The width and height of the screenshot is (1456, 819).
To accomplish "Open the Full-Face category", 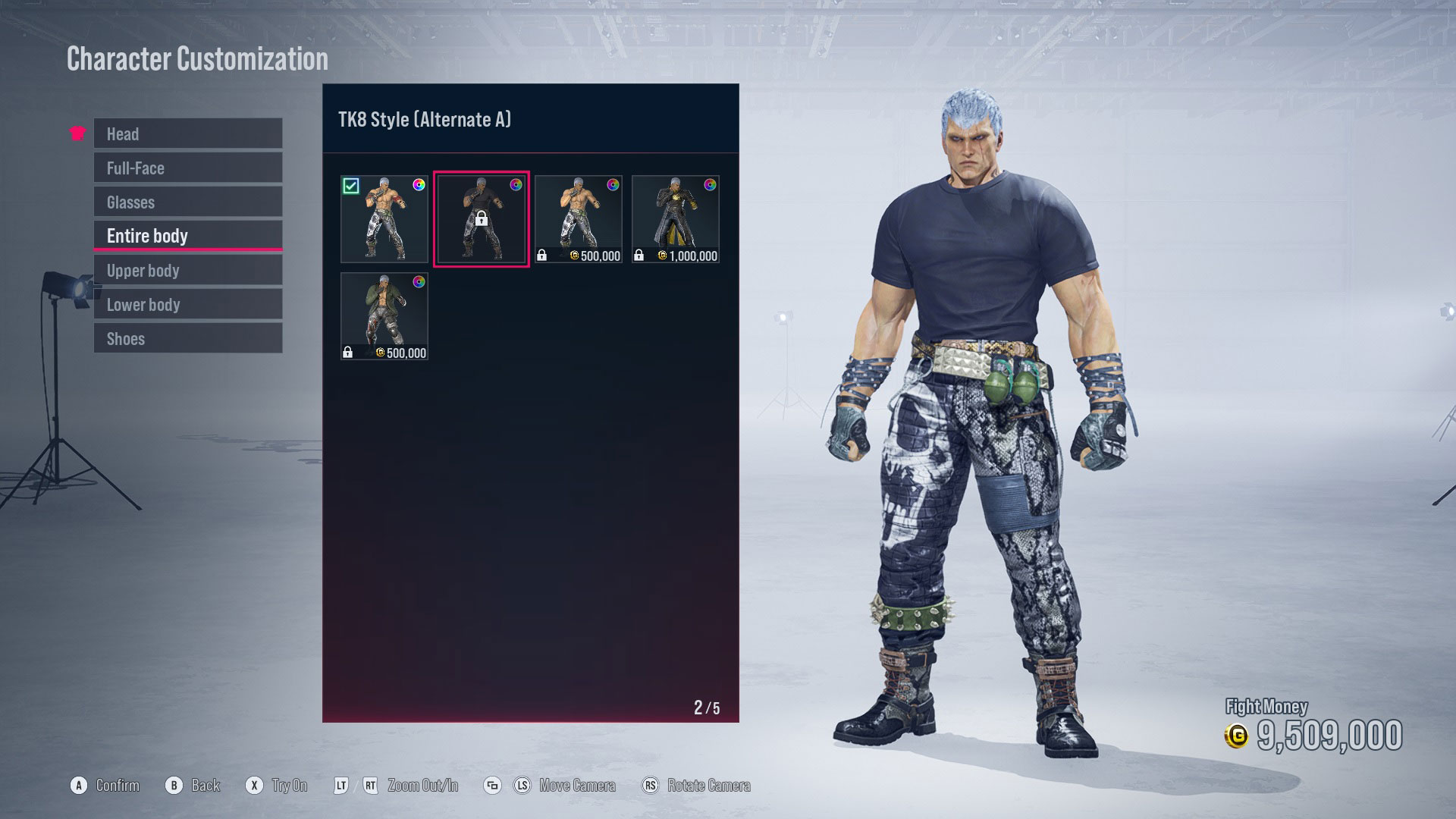I will (x=187, y=168).
